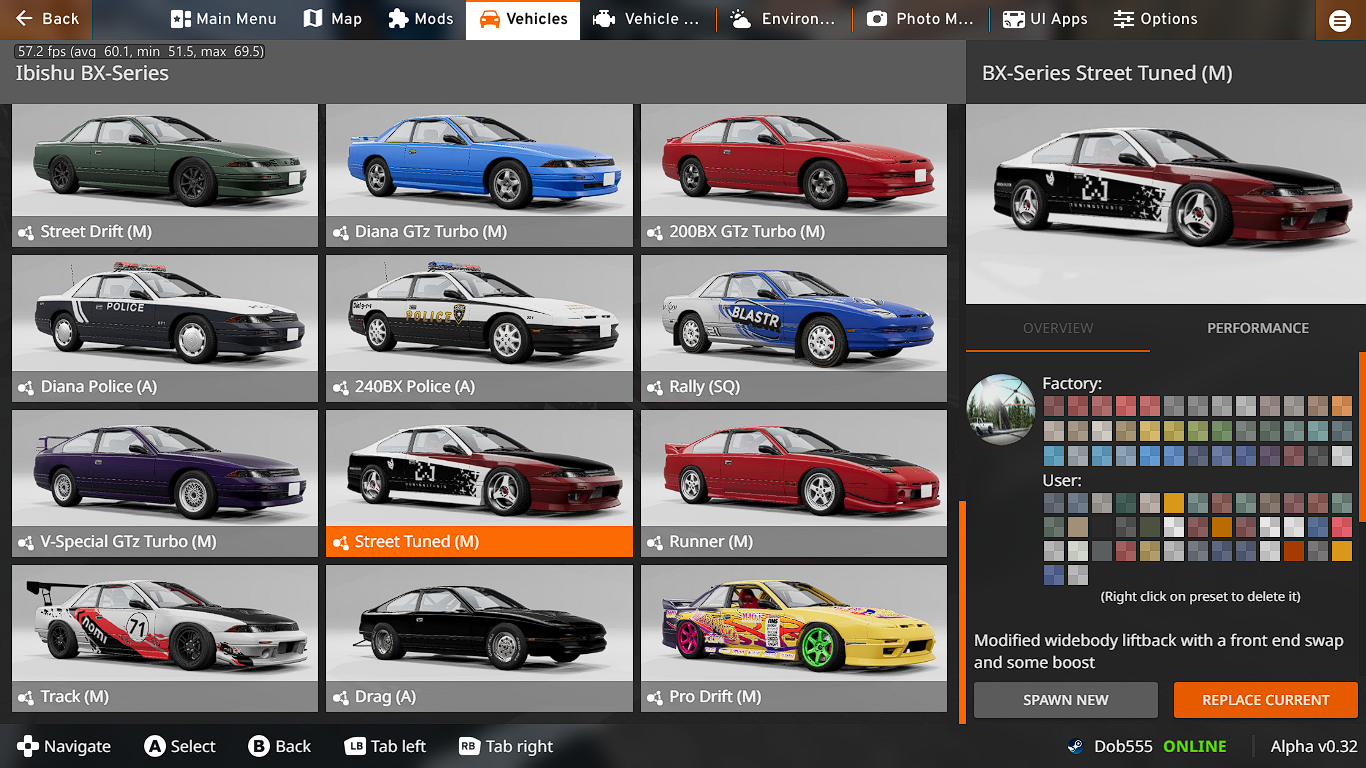Screen dimensions: 1366x768
Task: Open the Mods tab
Action: tap(421, 19)
